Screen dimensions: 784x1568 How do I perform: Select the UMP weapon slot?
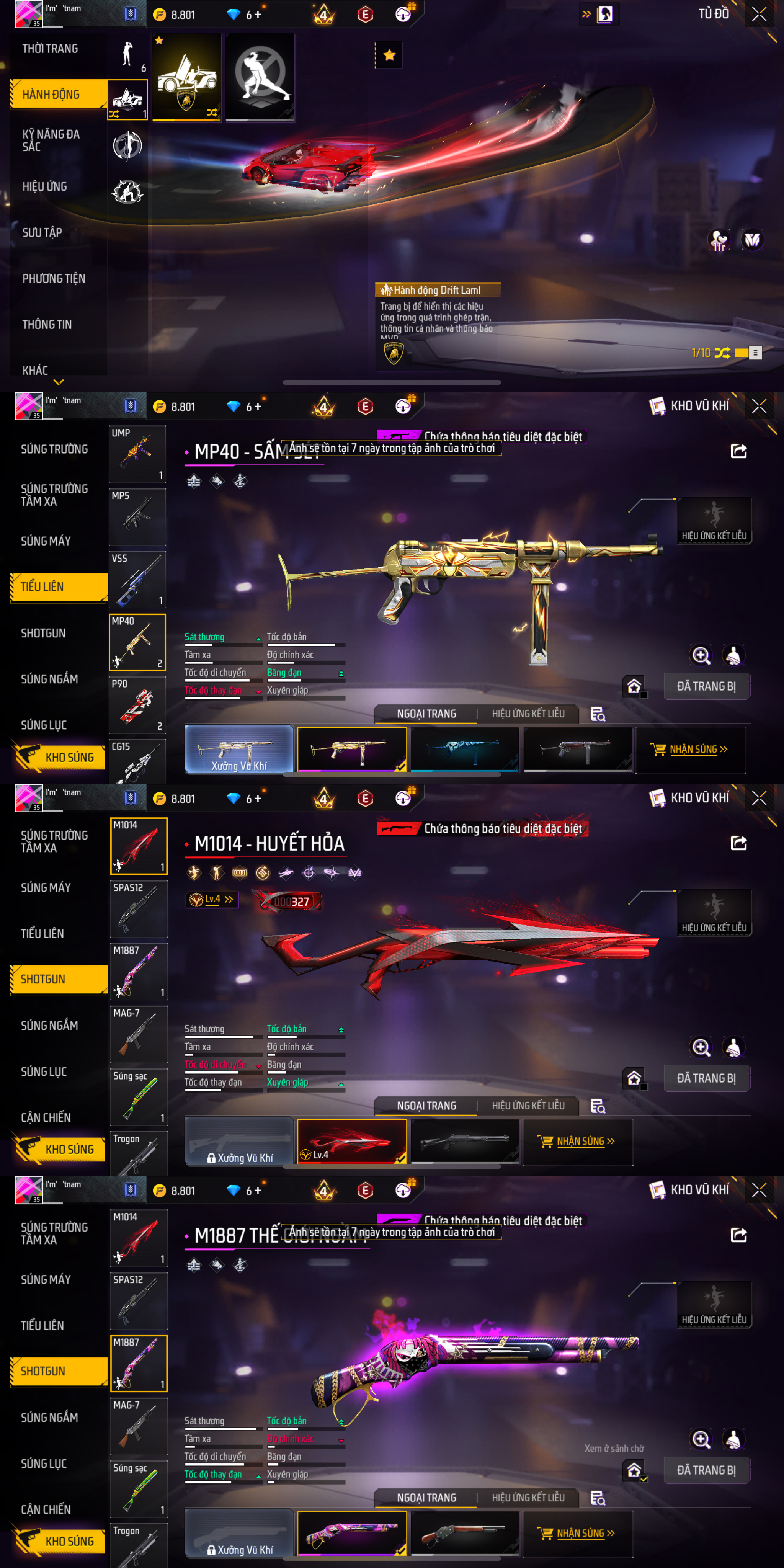(137, 454)
